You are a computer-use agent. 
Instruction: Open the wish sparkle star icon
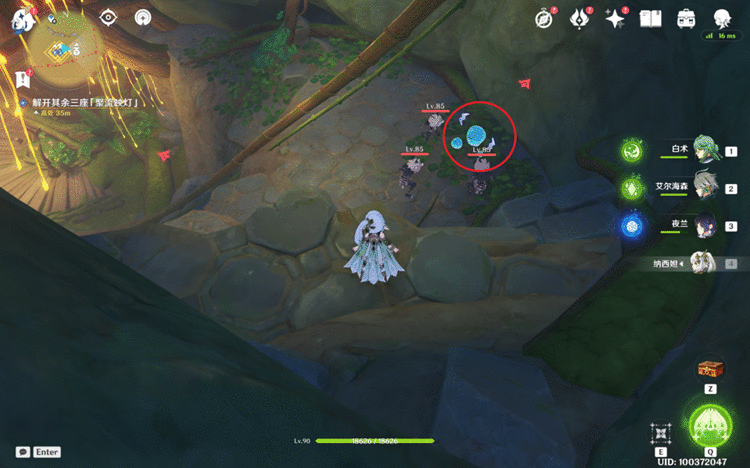[x=616, y=19]
